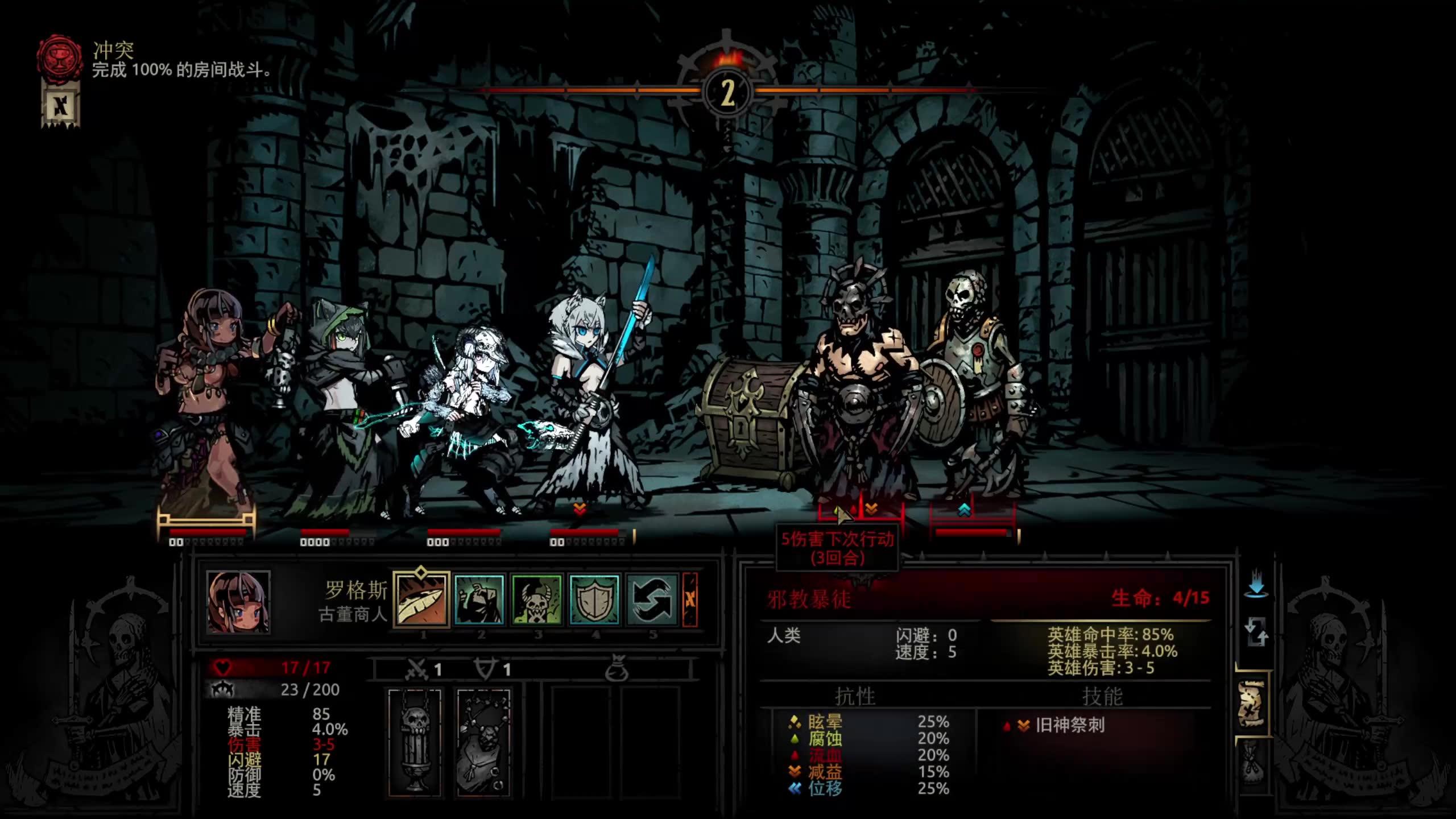Select the swap position arrows skill
Image resolution: width=1456 pixels, height=819 pixels.
point(652,599)
